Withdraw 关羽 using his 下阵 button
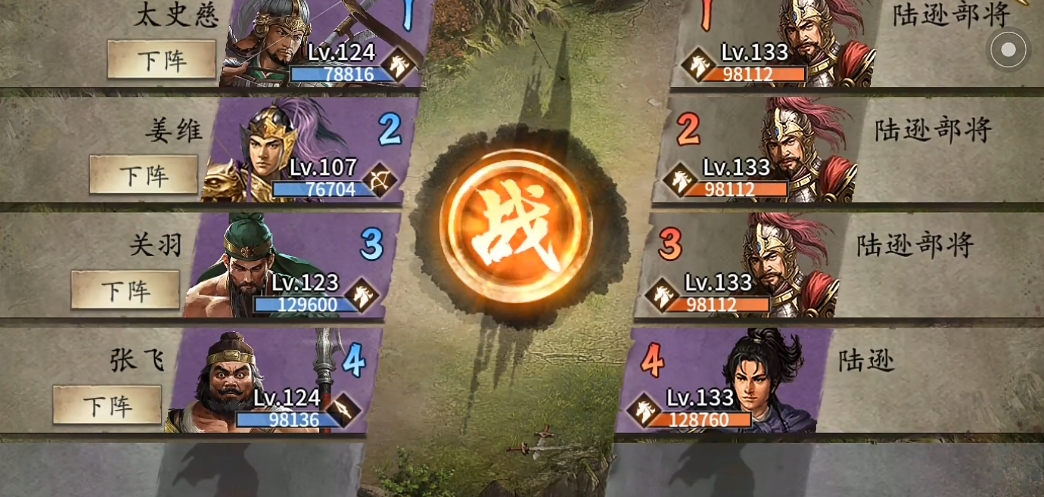This screenshot has width=1044, height=497. click(125, 290)
